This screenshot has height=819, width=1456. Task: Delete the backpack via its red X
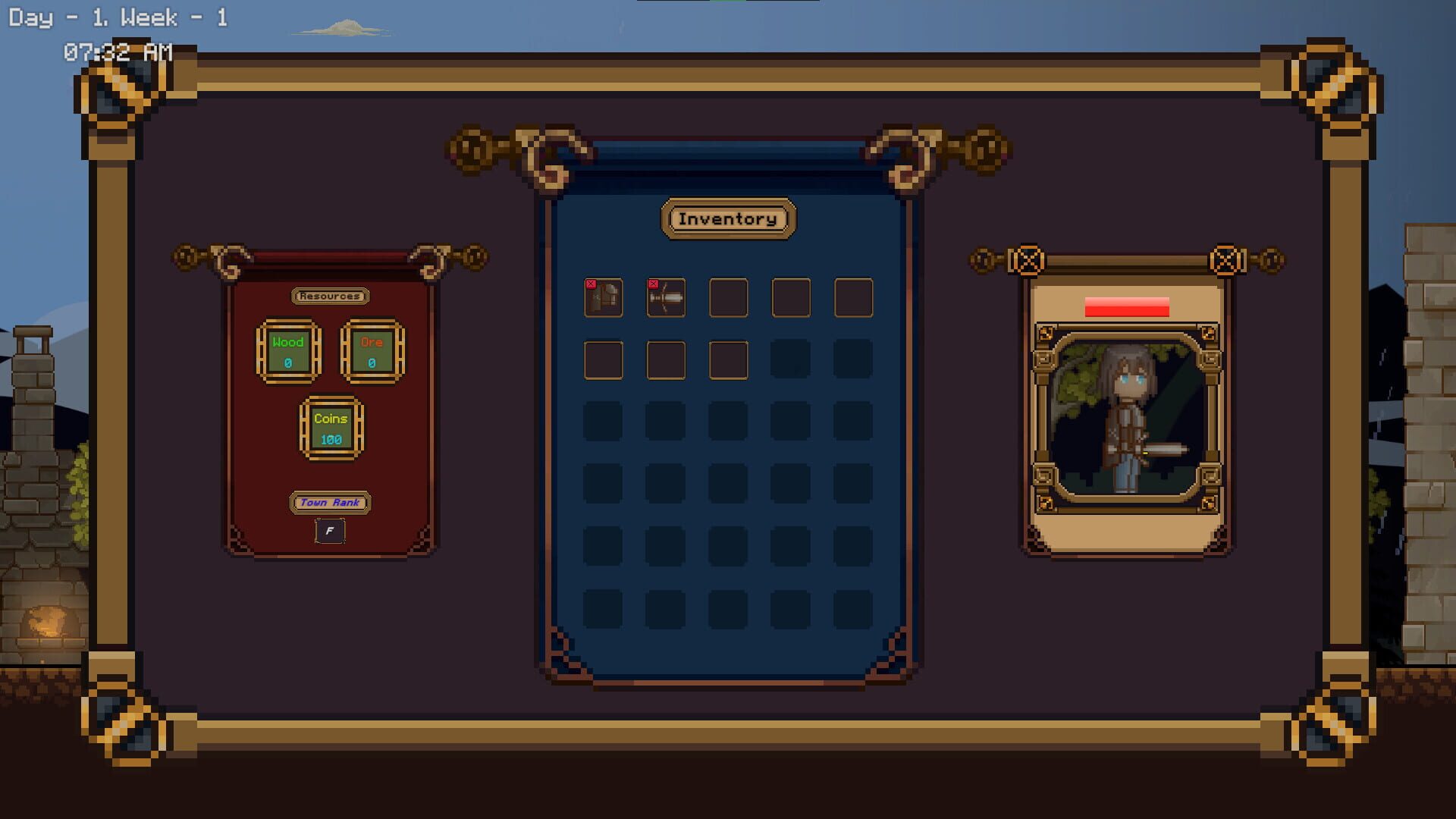(591, 282)
